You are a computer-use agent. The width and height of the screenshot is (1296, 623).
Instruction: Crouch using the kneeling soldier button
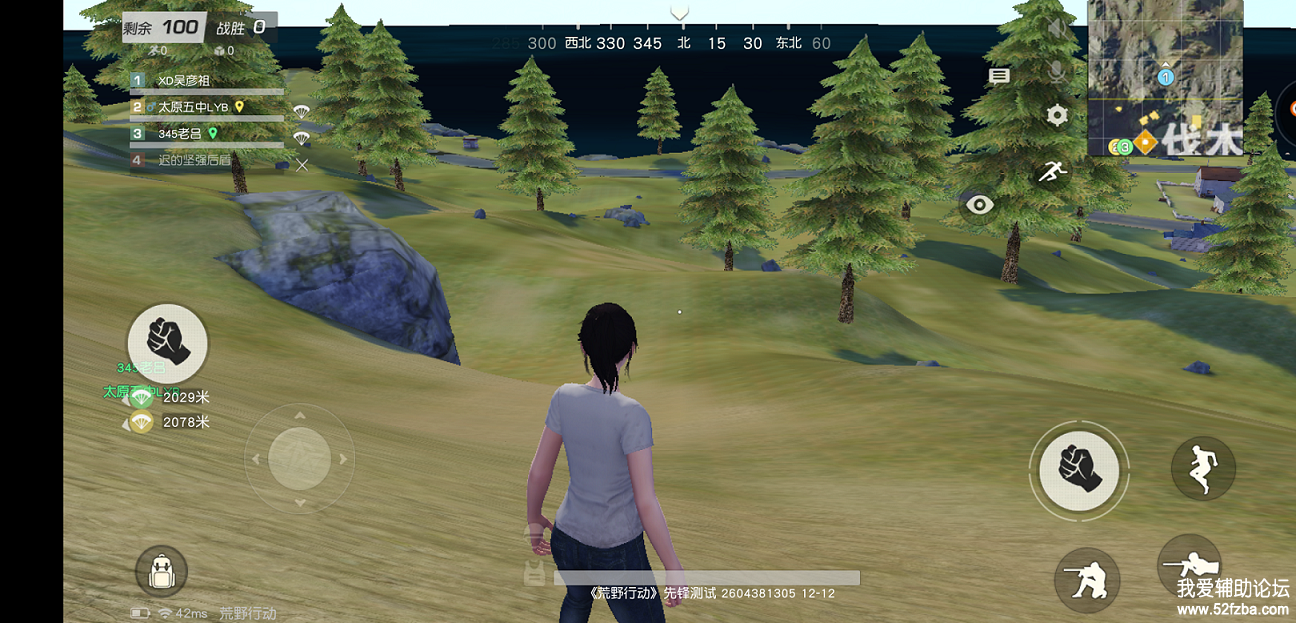coord(1087,580)
